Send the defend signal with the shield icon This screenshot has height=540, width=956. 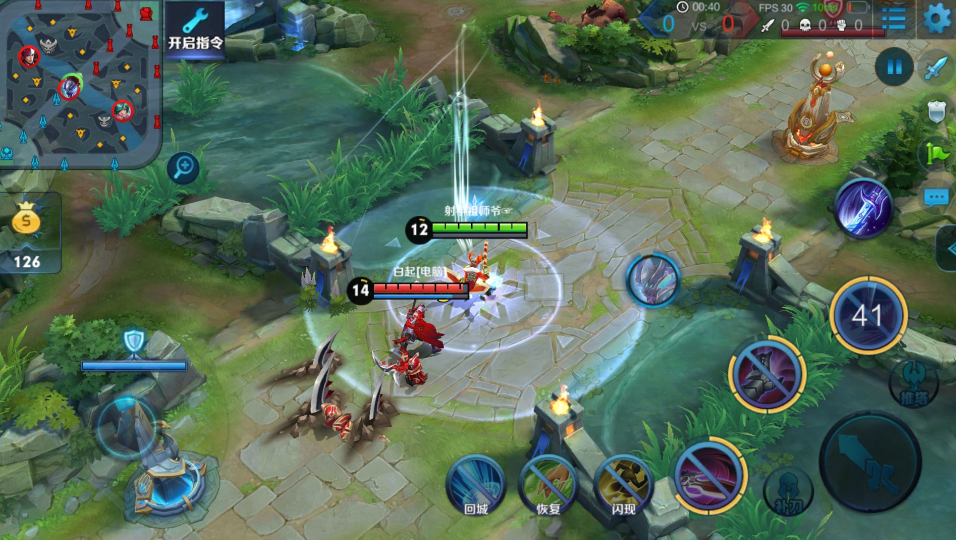(936, 110)
